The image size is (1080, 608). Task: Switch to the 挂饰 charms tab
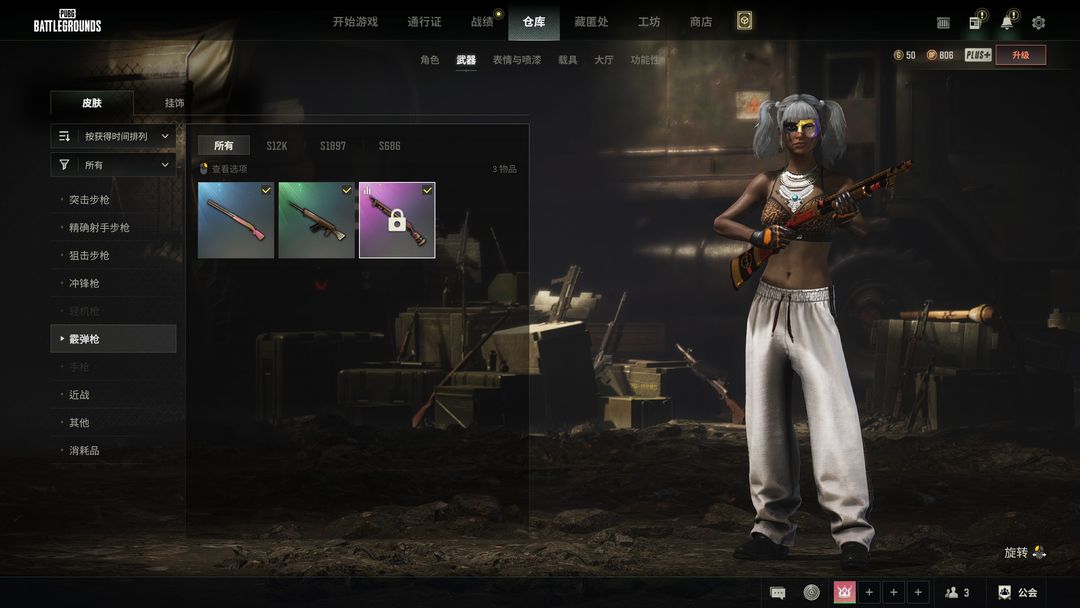[x=174, y=103]
